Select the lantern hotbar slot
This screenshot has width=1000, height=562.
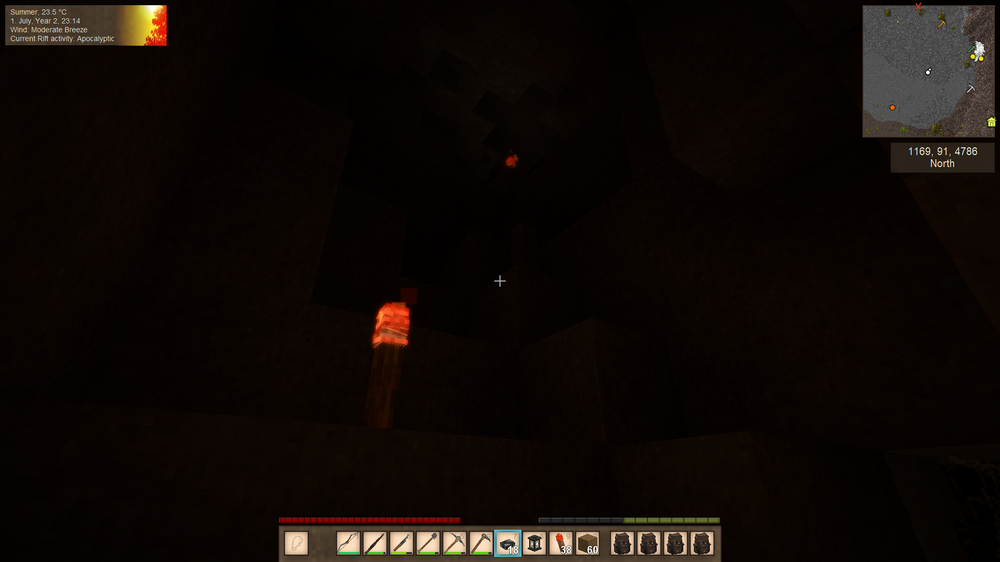[x=534, y=543]
